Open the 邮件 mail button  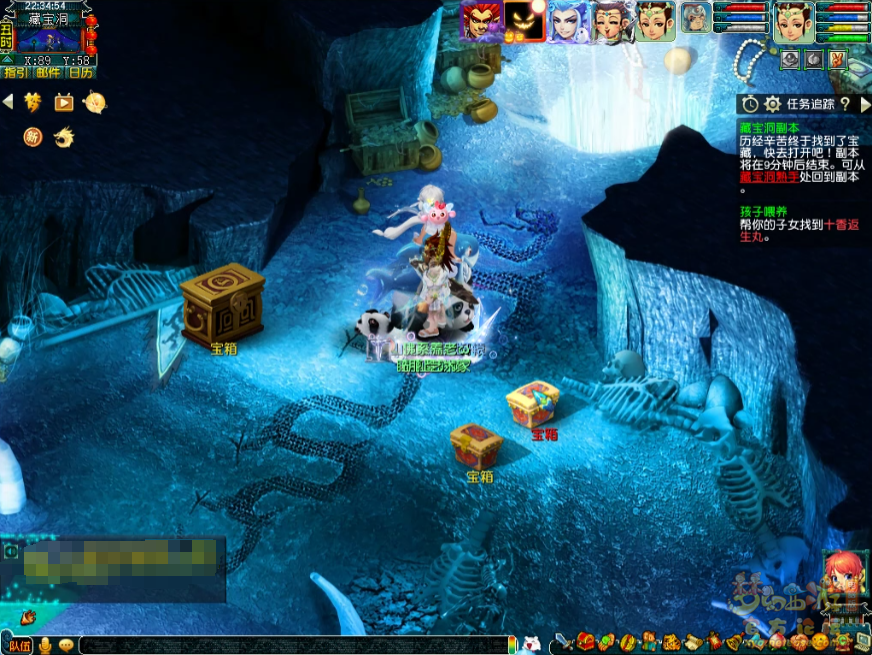pyautogui.click(x=48, y=72)
